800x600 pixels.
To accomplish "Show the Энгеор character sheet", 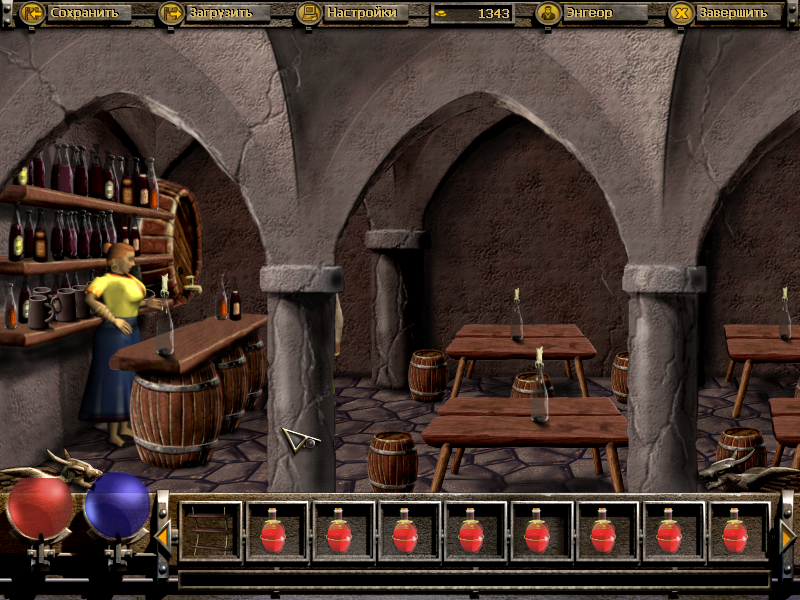I will (x=590, y=13).
